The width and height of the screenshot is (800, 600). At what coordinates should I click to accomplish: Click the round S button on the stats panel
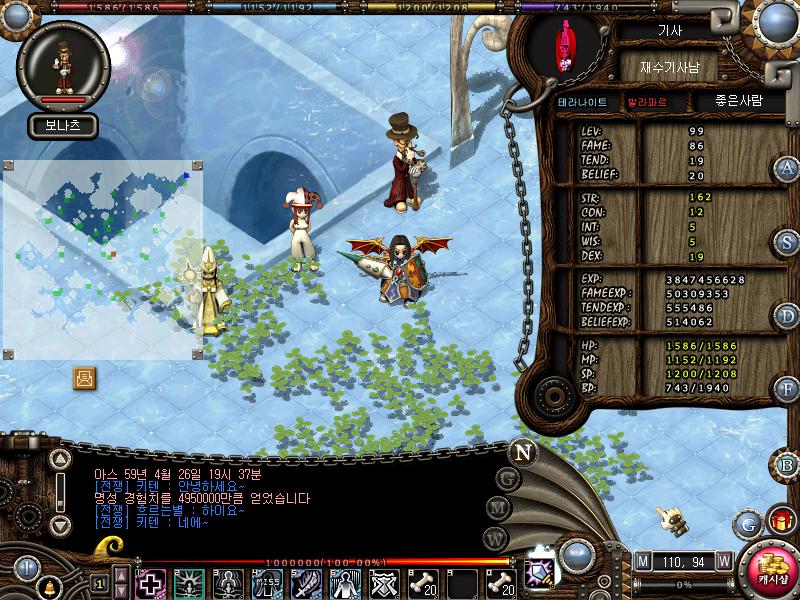pos(787,242)
